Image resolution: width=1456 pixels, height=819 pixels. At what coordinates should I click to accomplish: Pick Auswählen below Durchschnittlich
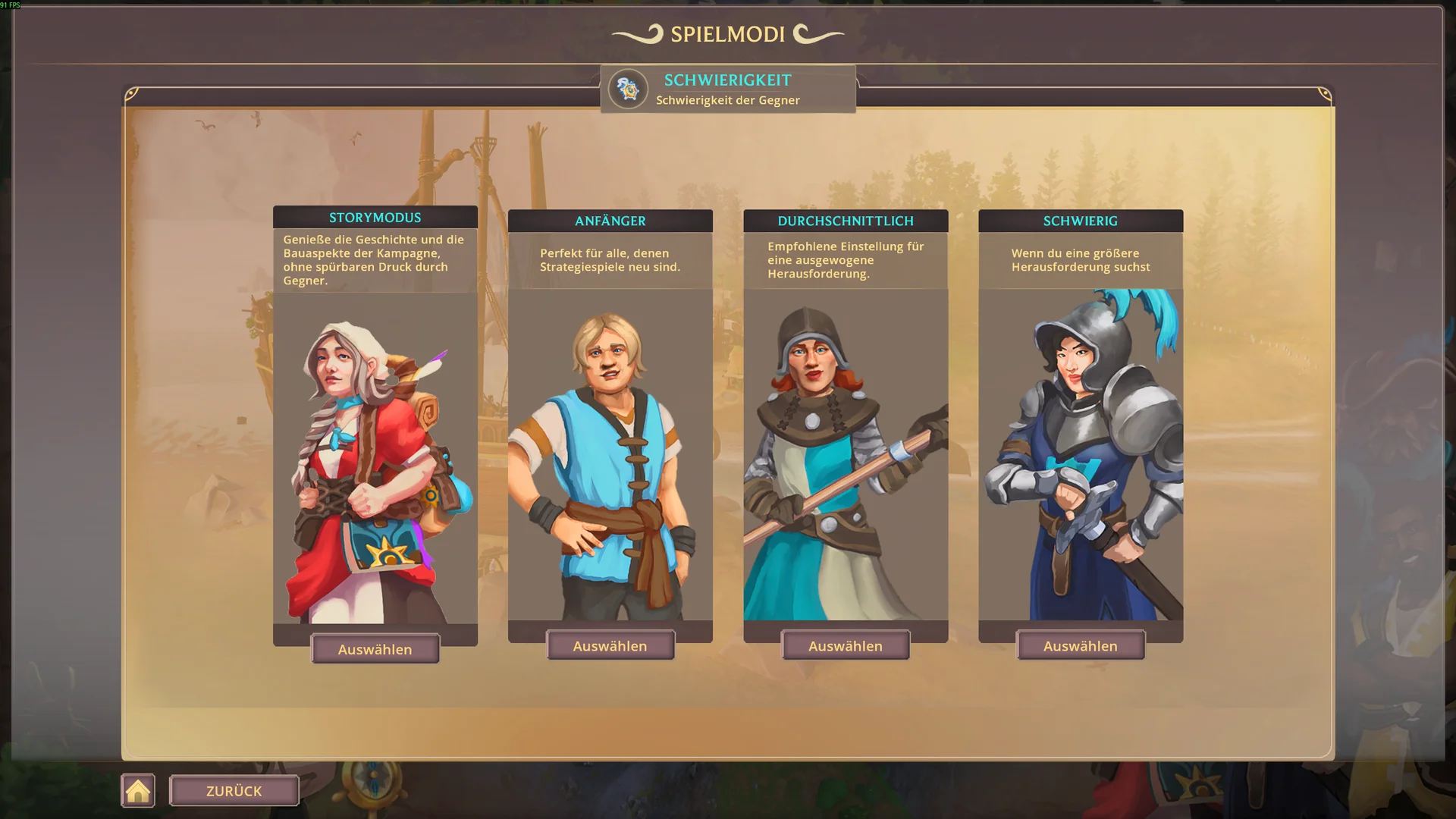point(845,646)
